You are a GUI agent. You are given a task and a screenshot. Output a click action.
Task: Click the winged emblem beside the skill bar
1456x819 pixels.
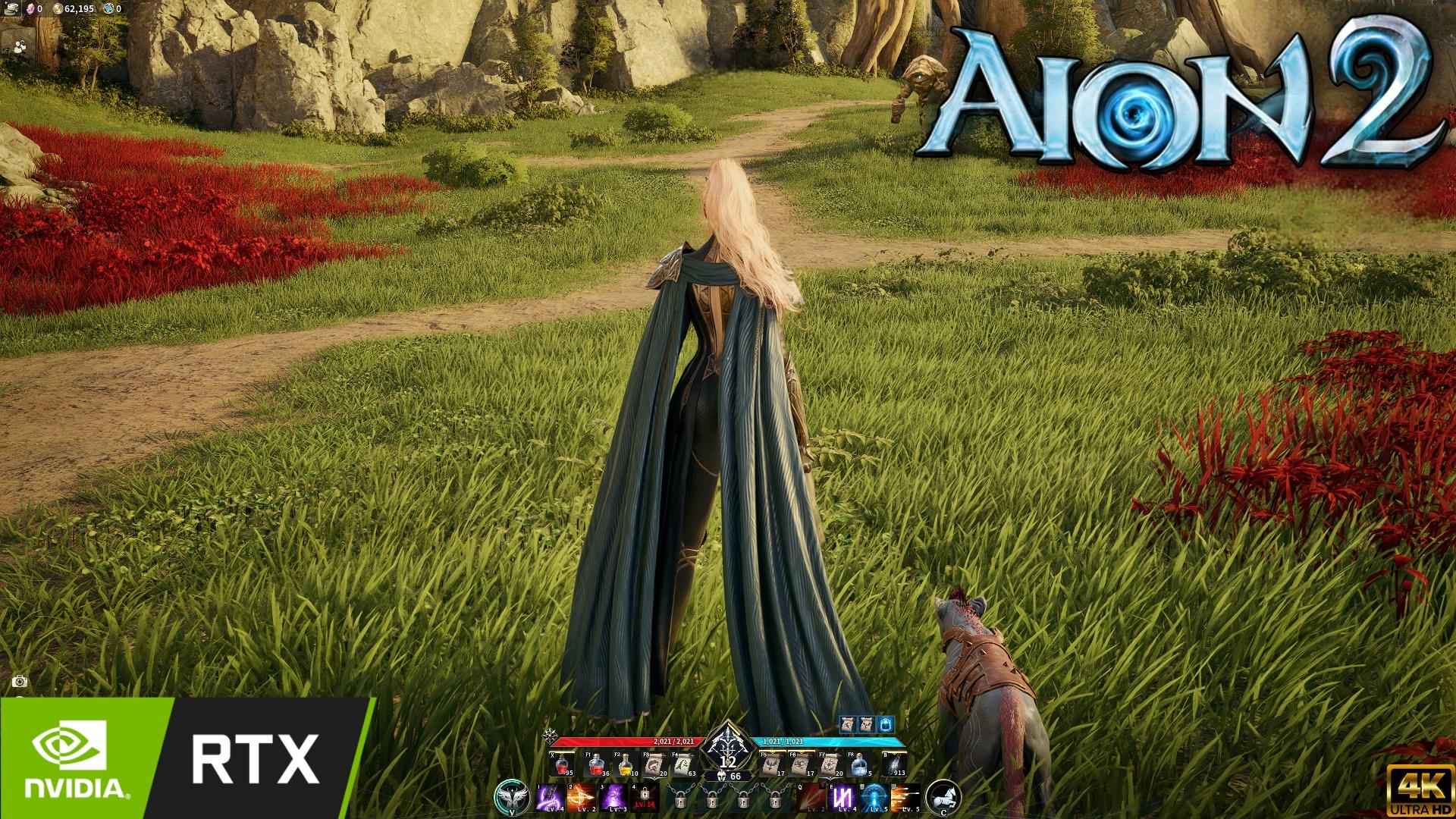click(512, 799)
